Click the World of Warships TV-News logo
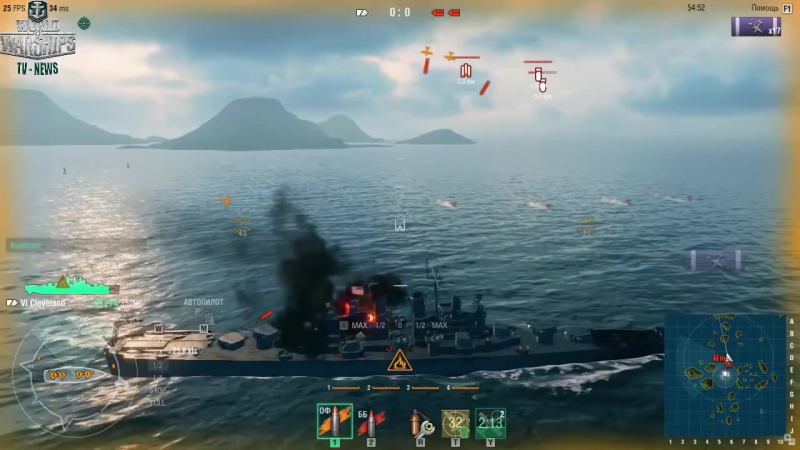Screen dimensions: 800x450 click(x=38, y=40)
